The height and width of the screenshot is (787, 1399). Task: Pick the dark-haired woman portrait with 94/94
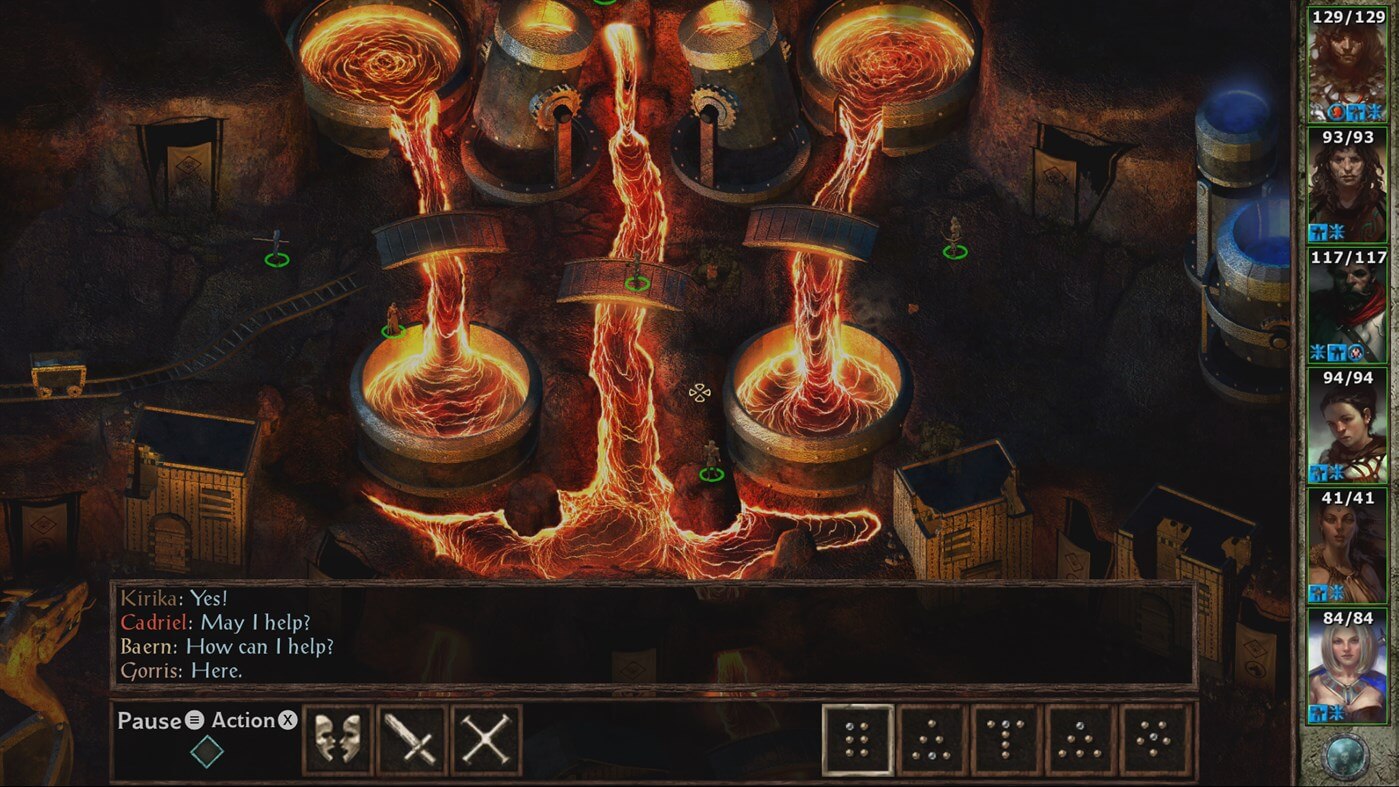coord(1347,425)
